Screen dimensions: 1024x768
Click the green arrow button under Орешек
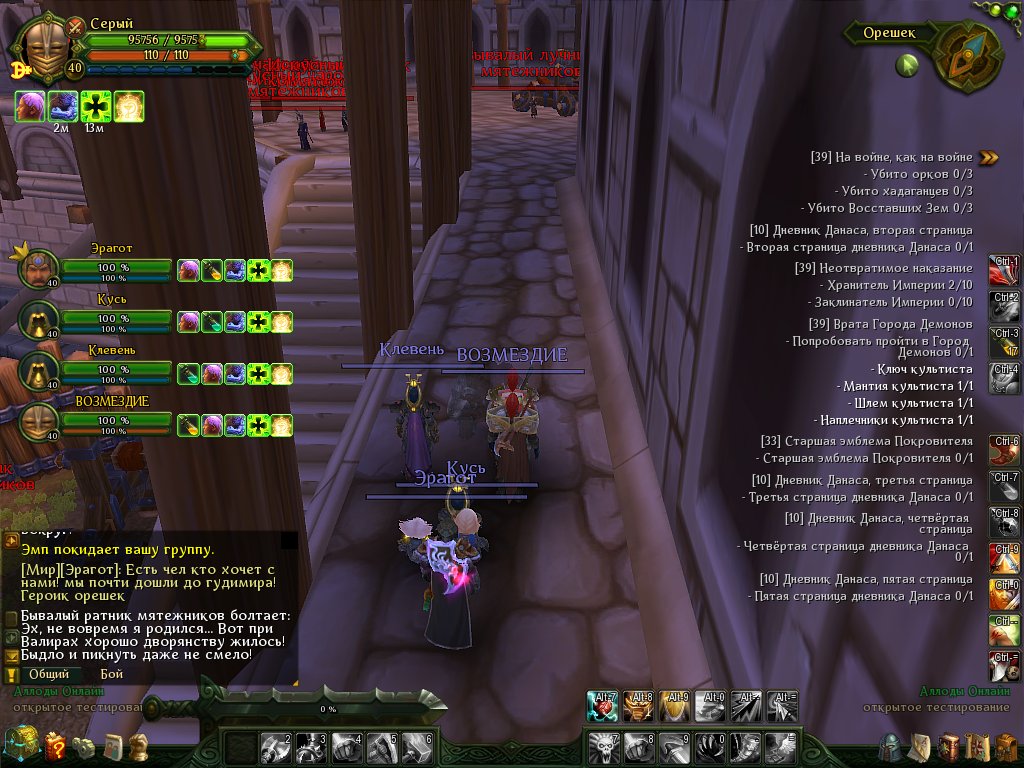point(907,66)
